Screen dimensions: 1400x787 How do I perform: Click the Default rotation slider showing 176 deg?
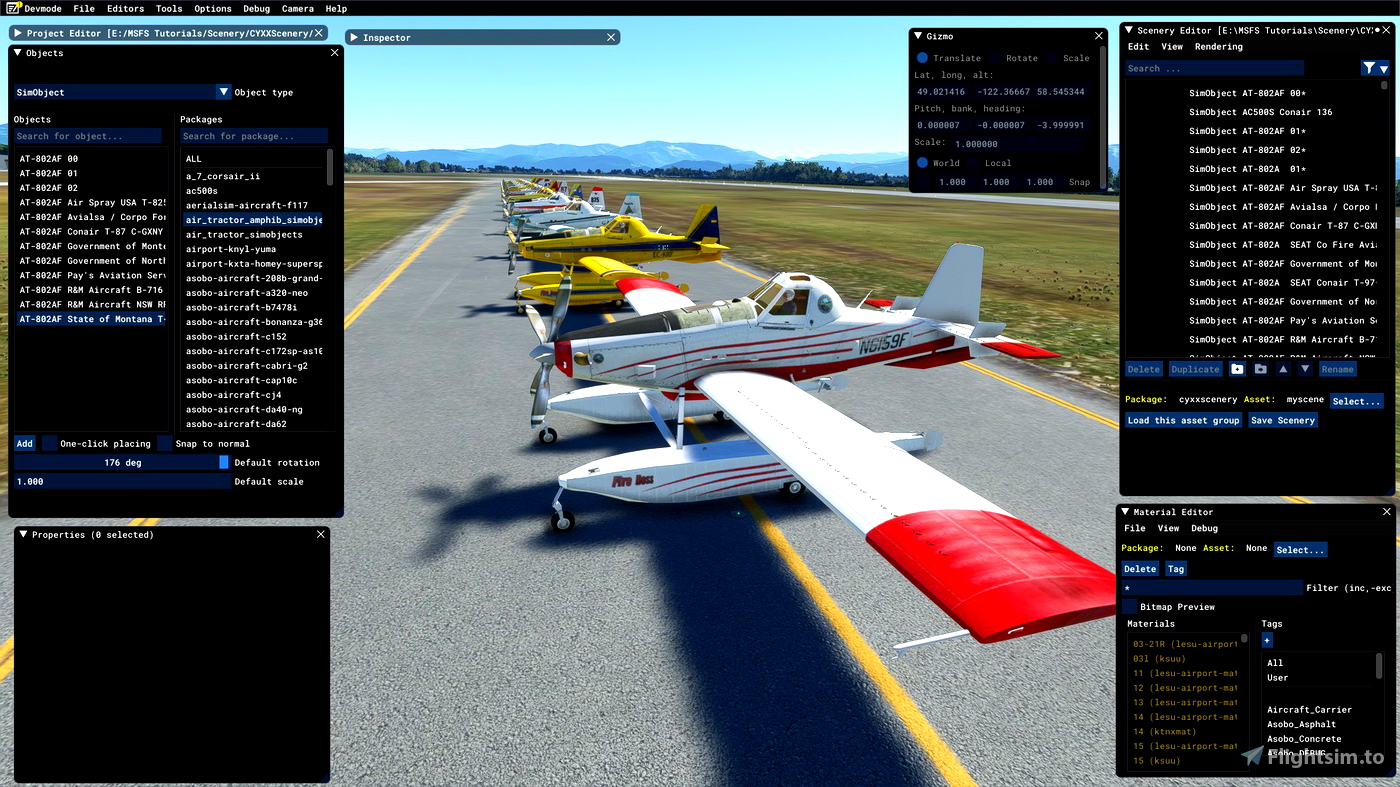pyautogui.click(x=120, y=462)
